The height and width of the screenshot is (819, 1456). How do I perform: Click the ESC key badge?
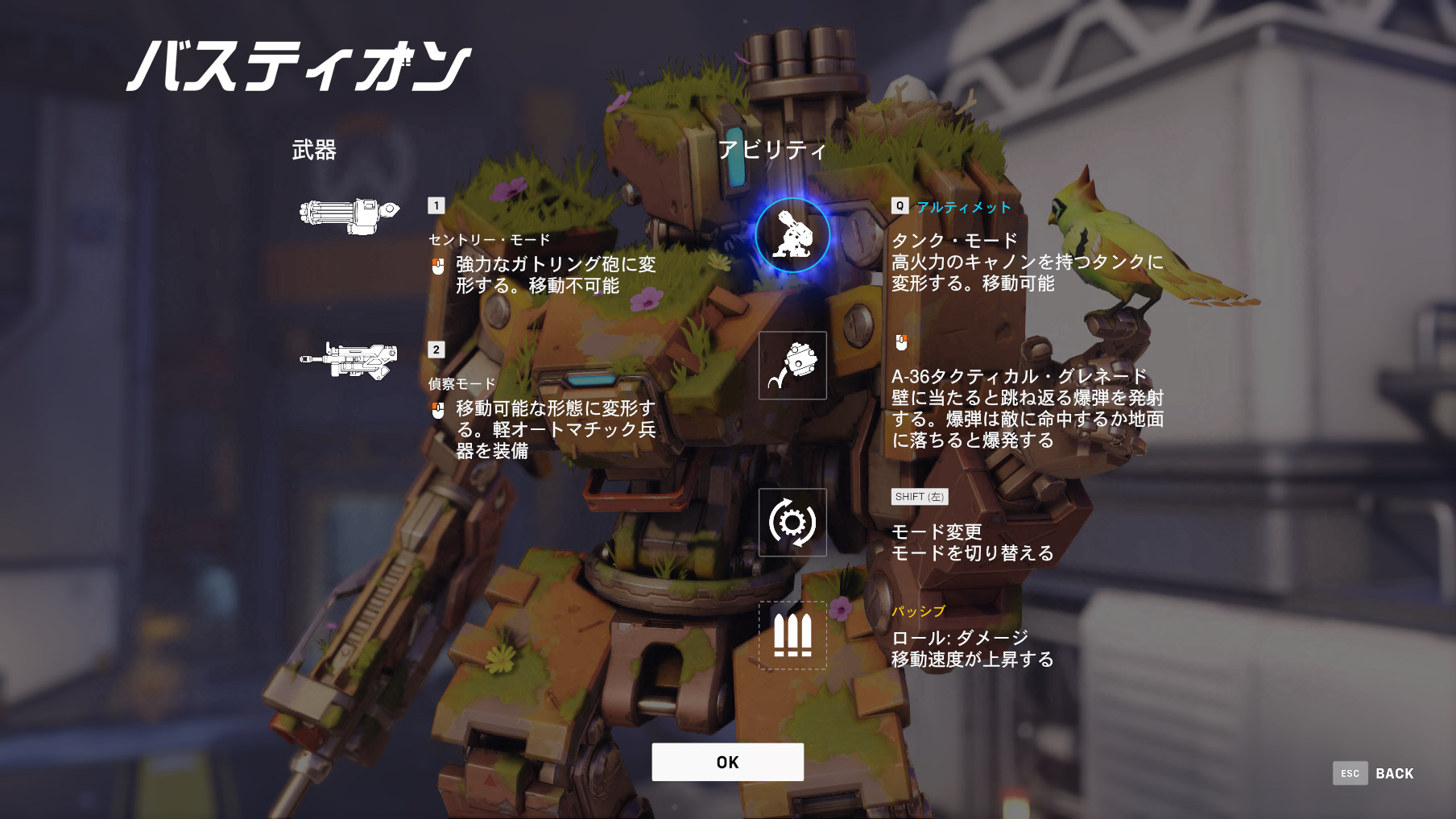tap(1349, 773)
